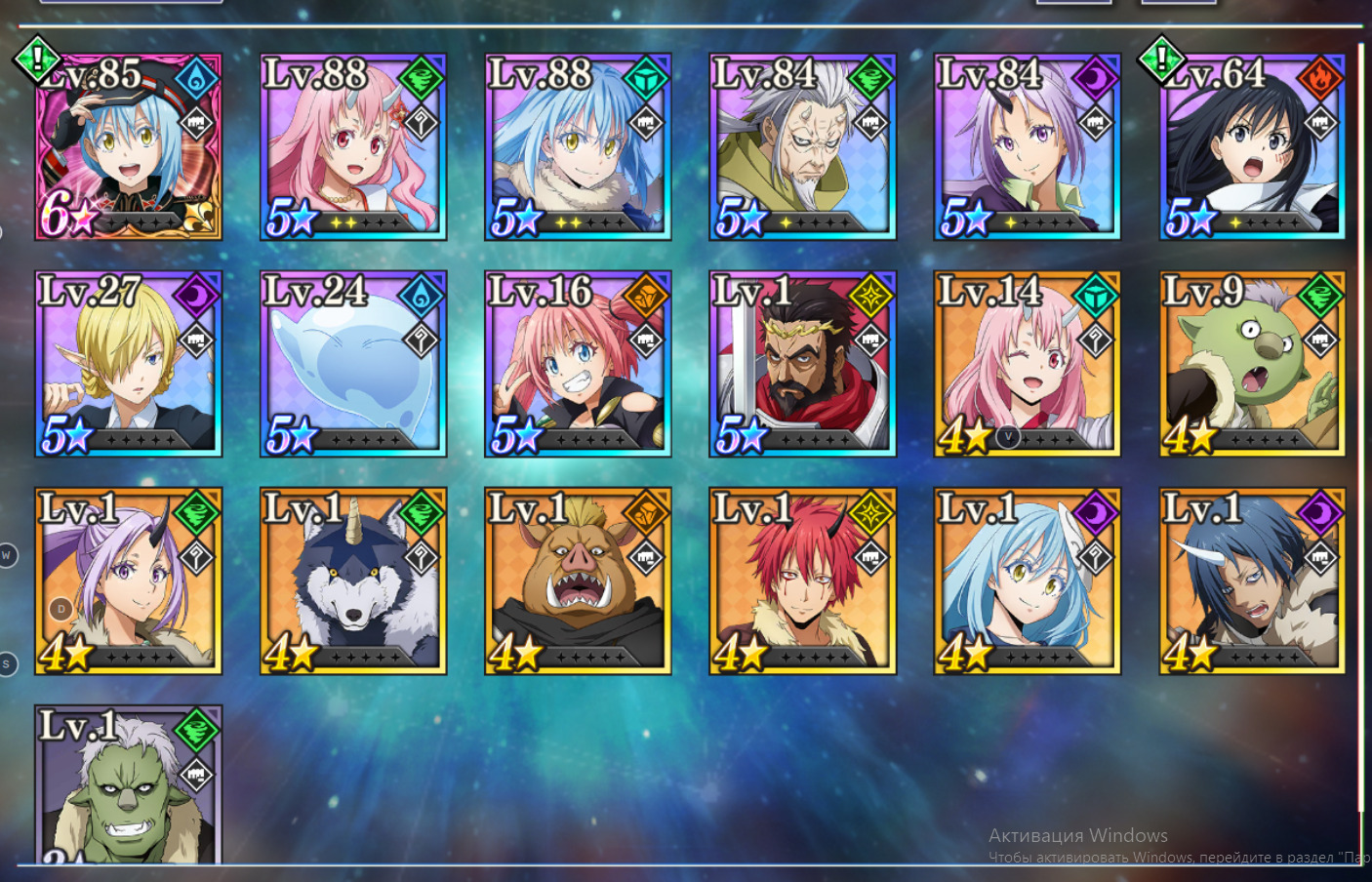Viewport: 1372px width, 882px height.
Task: Select the red-haired Benimaru card
Action: coord(802,581)
